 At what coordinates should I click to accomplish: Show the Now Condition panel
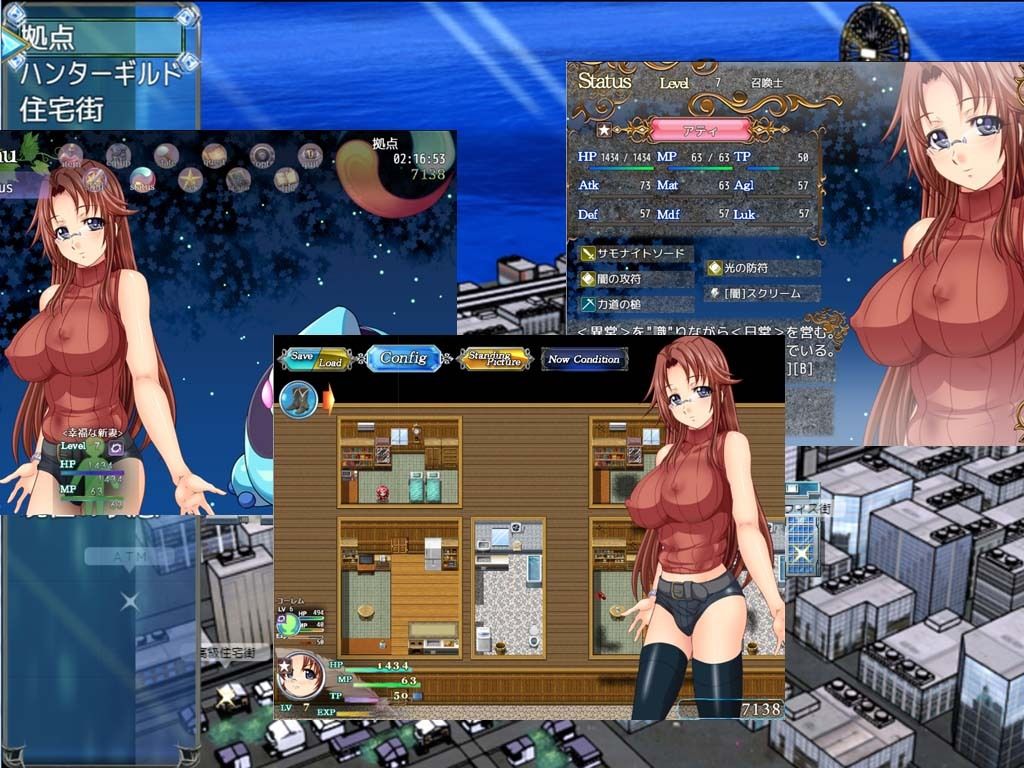point(584,359)
